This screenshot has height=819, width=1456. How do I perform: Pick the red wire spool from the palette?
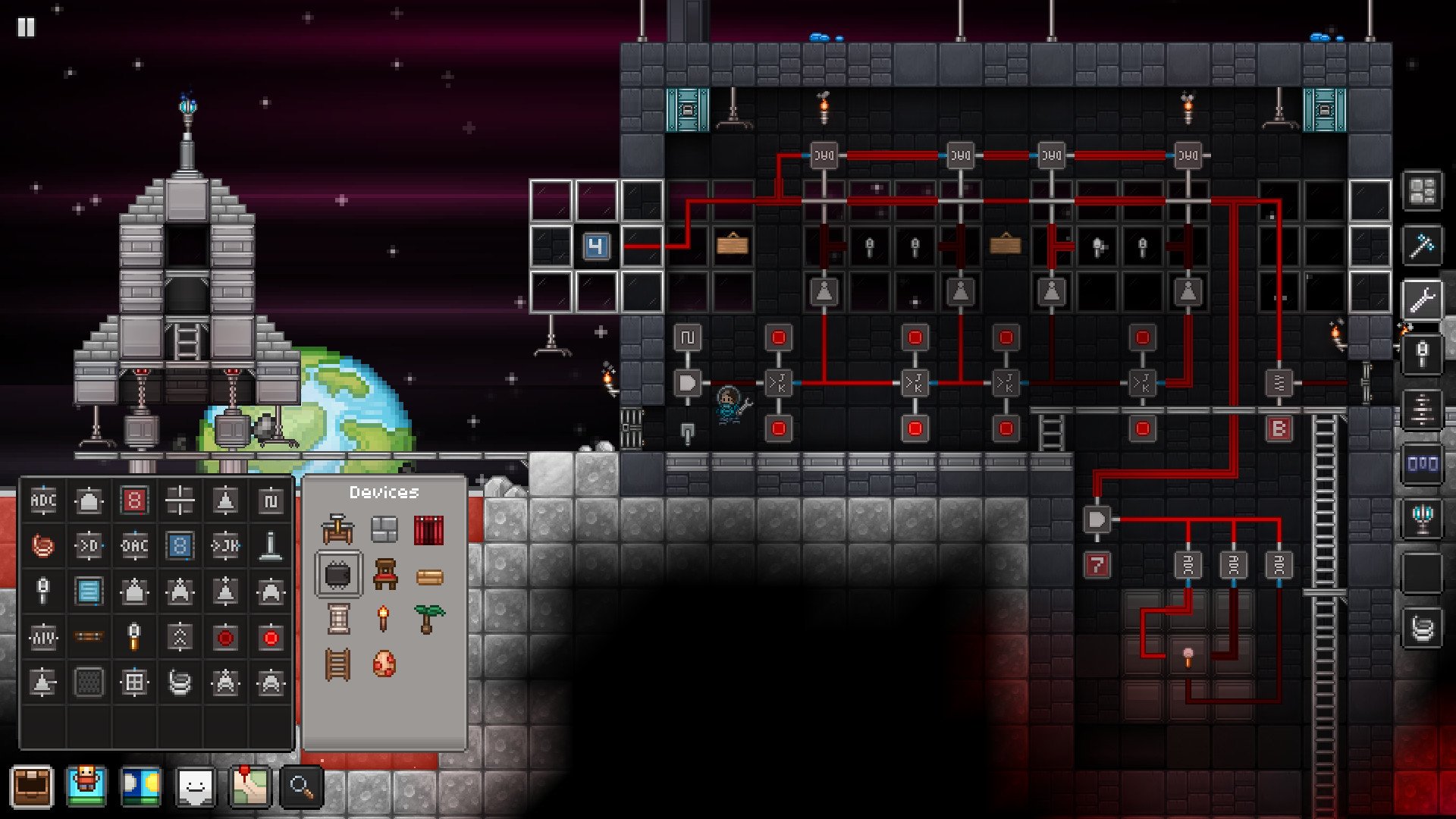pyautogui.click(x=43, y=546)
